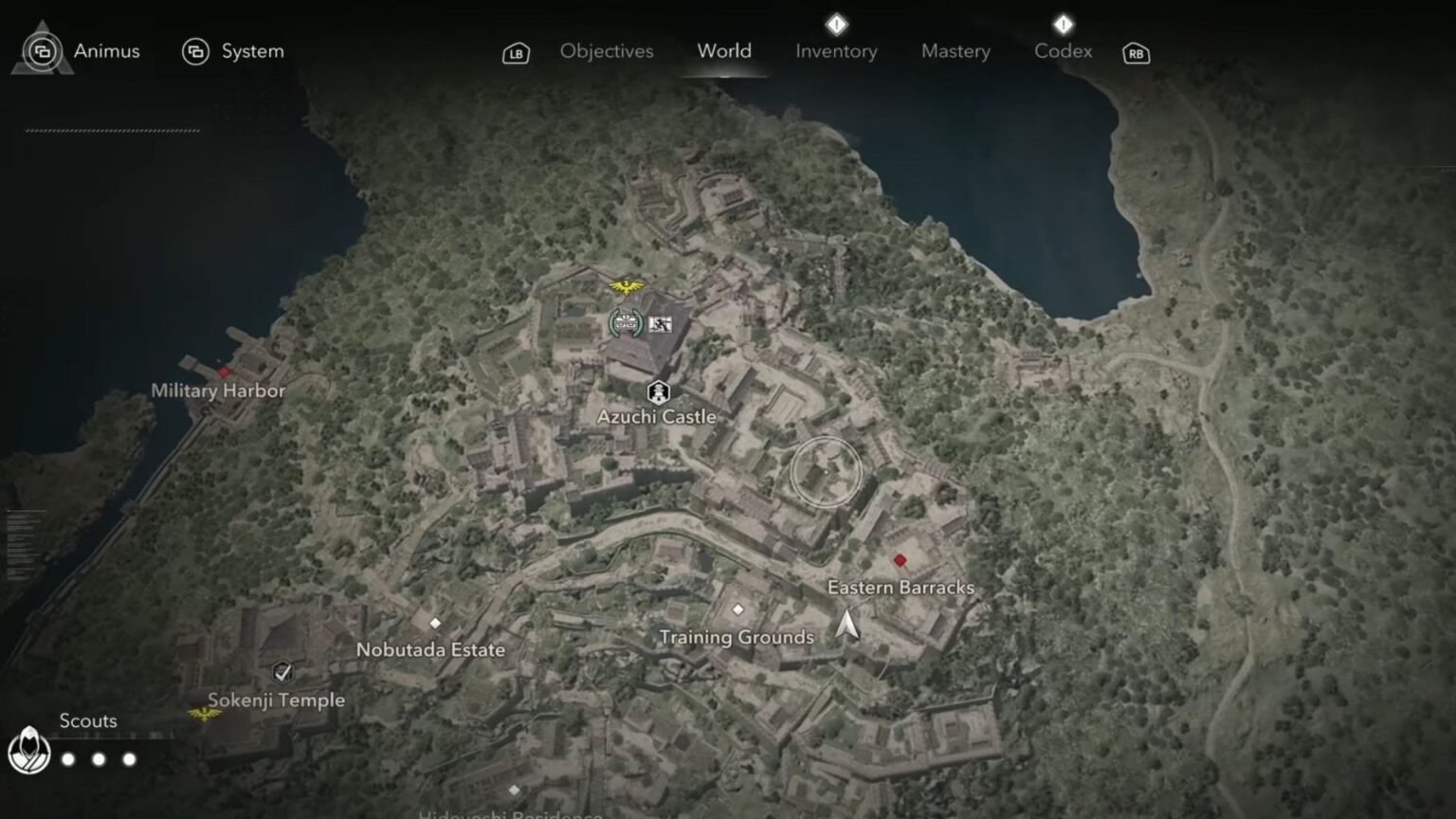
Task: Select the Sokenji Temple completion checkmark
Action: pos(282,674)
